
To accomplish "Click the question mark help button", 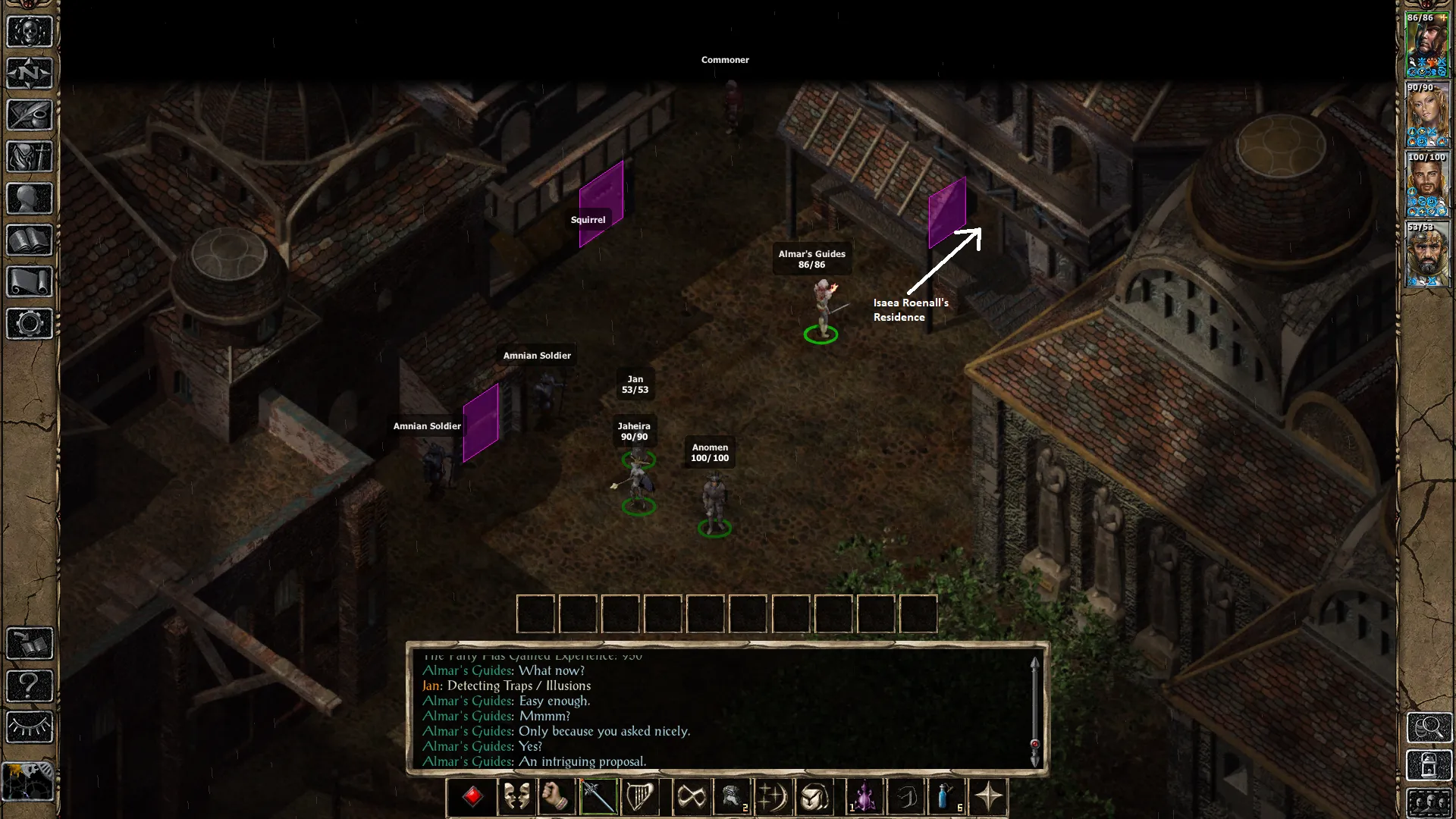I will 30,686.
